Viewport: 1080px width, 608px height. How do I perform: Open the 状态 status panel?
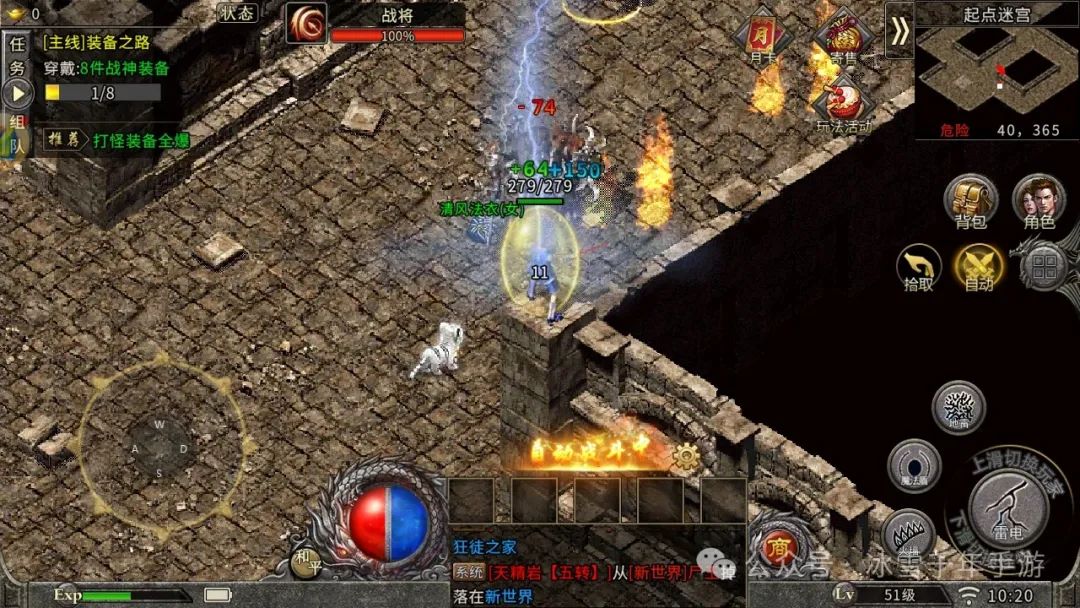tap(237, 13)
